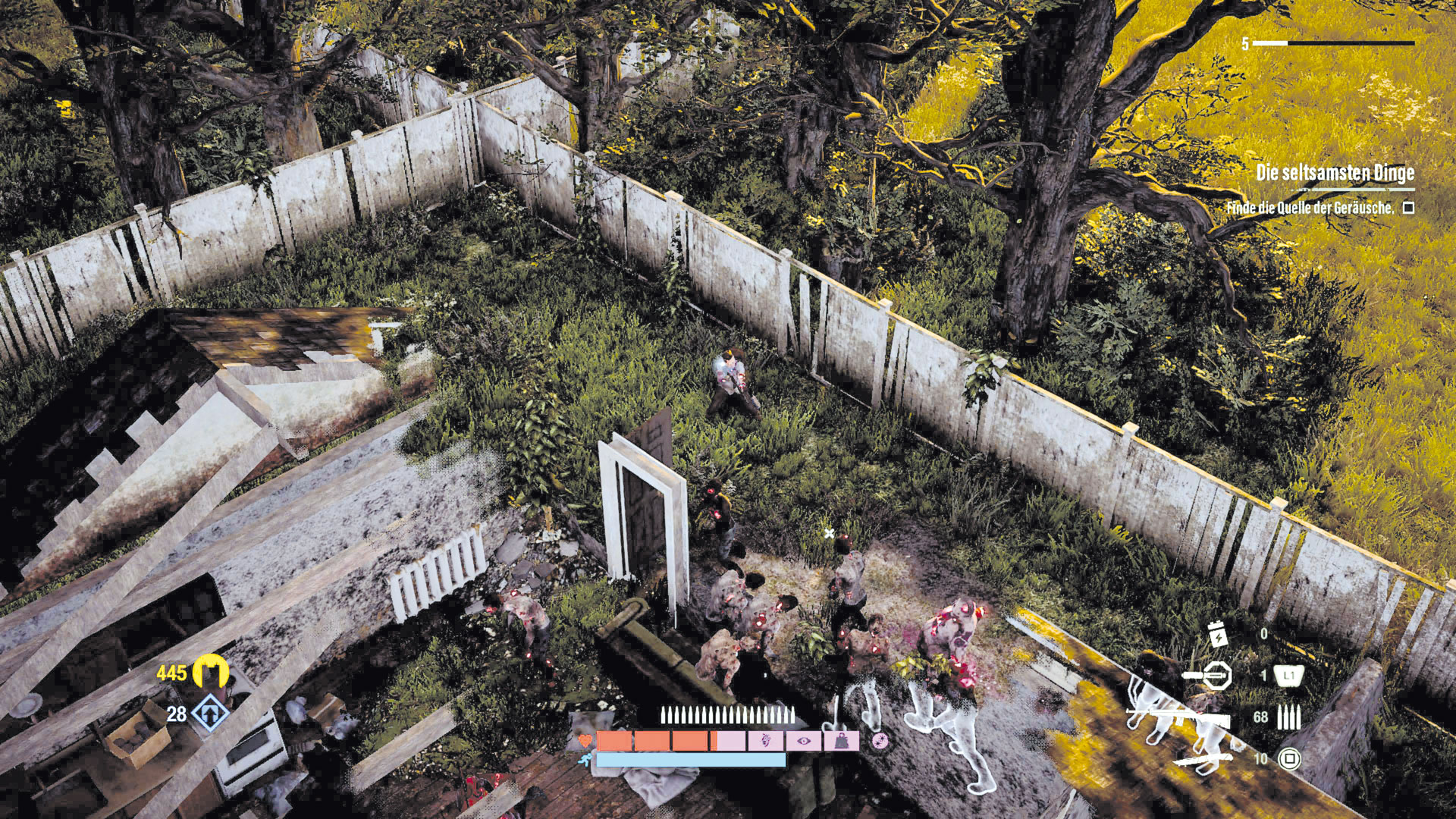The width and height of the screenshot is (1456, 819).
Task: Click the orange health bar segments
Action: (652, 741)
